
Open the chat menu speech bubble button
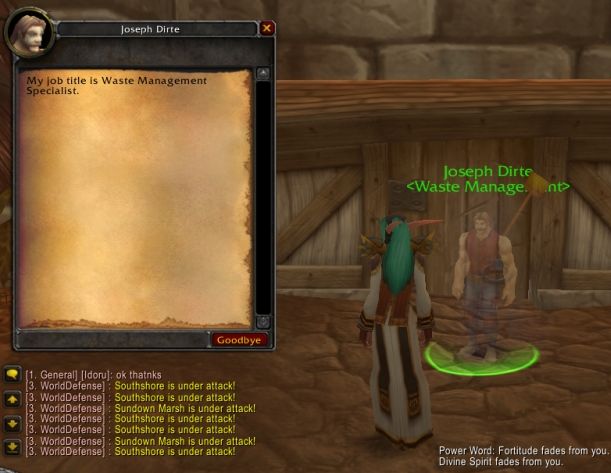pyautogui.click(x=12, y=375)
